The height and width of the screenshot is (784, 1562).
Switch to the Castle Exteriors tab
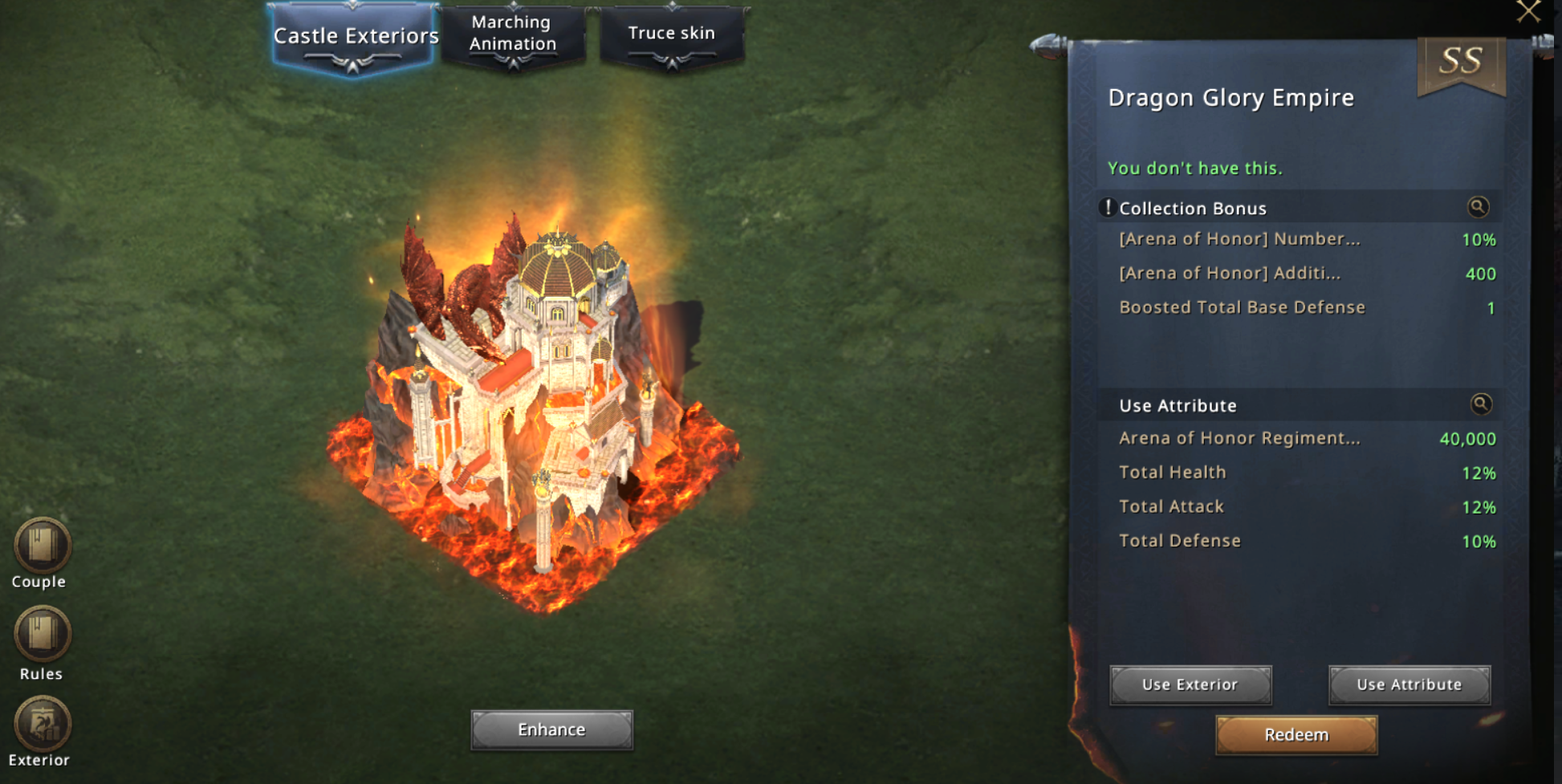coord(354,37)
